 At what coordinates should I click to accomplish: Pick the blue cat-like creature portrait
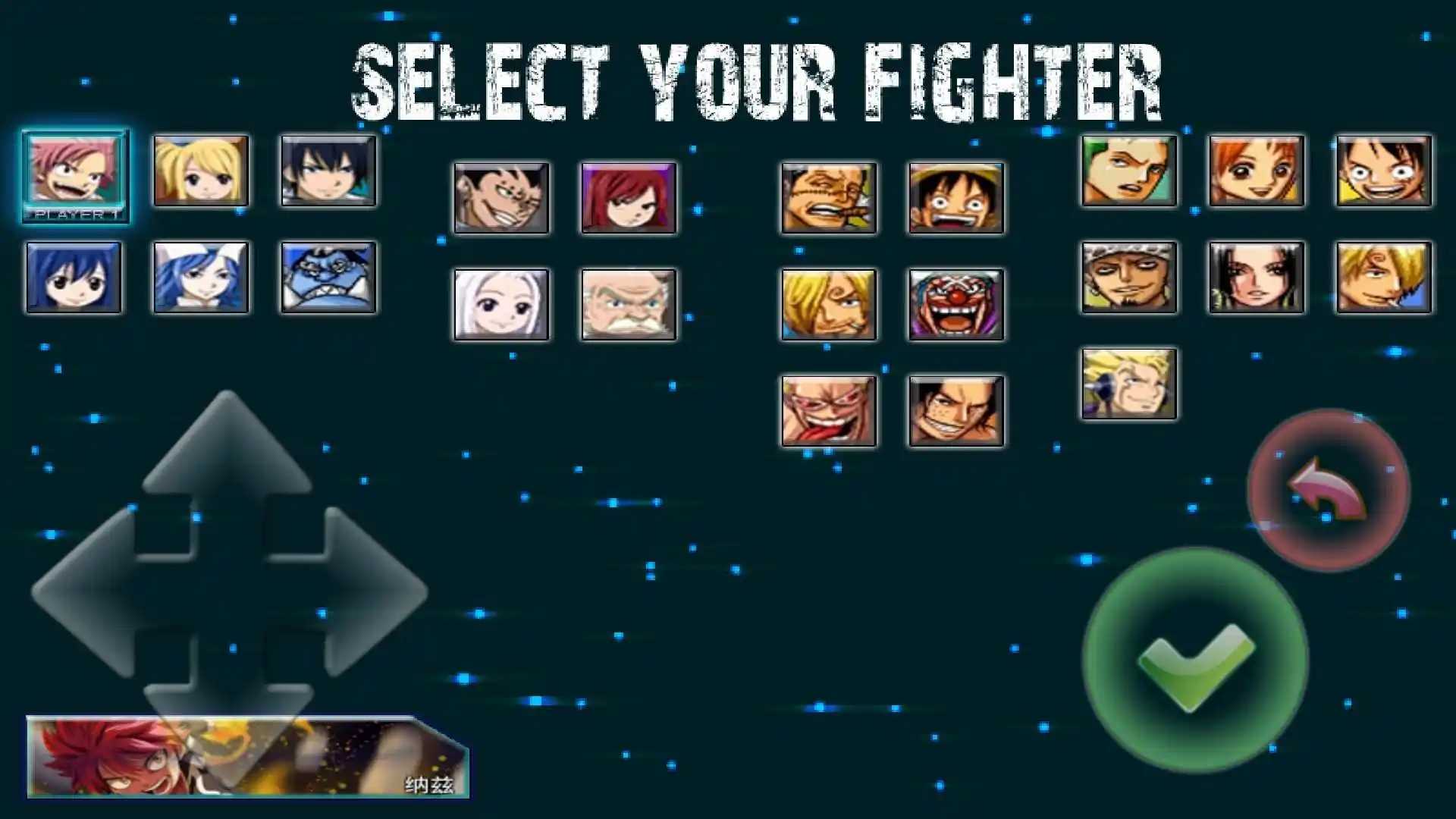coord(328,278)
